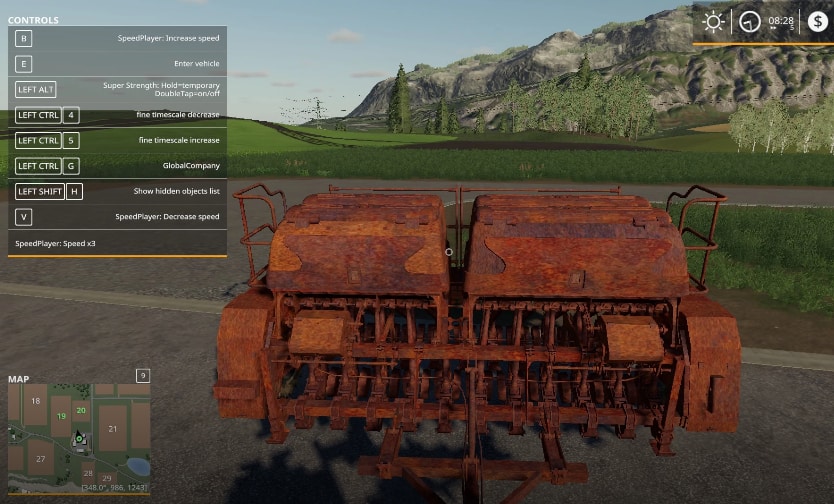Pick field 27 on the minimap
The image size is (834, 504).
pos(40,459)
